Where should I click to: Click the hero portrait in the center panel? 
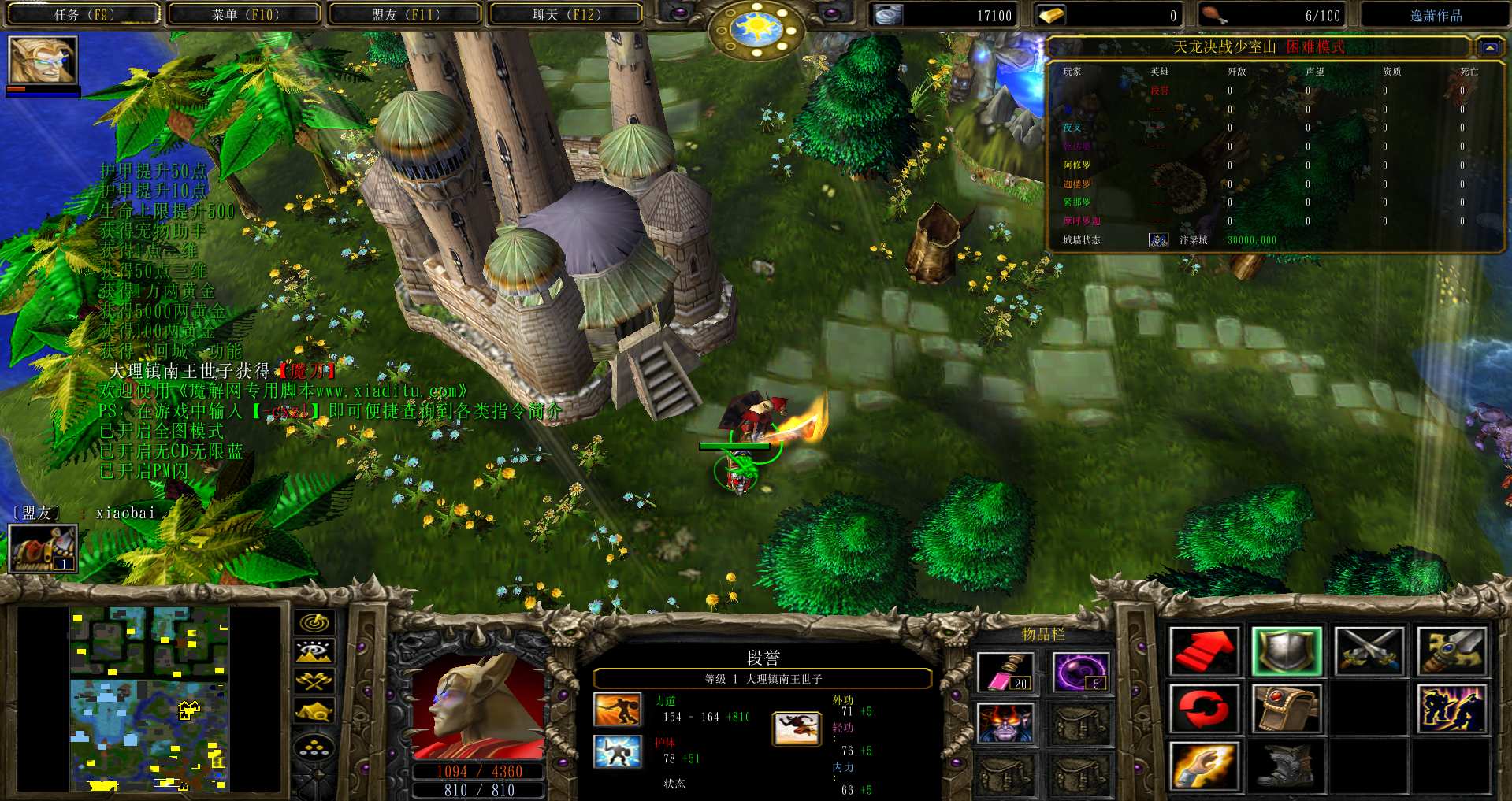point(478,706)
